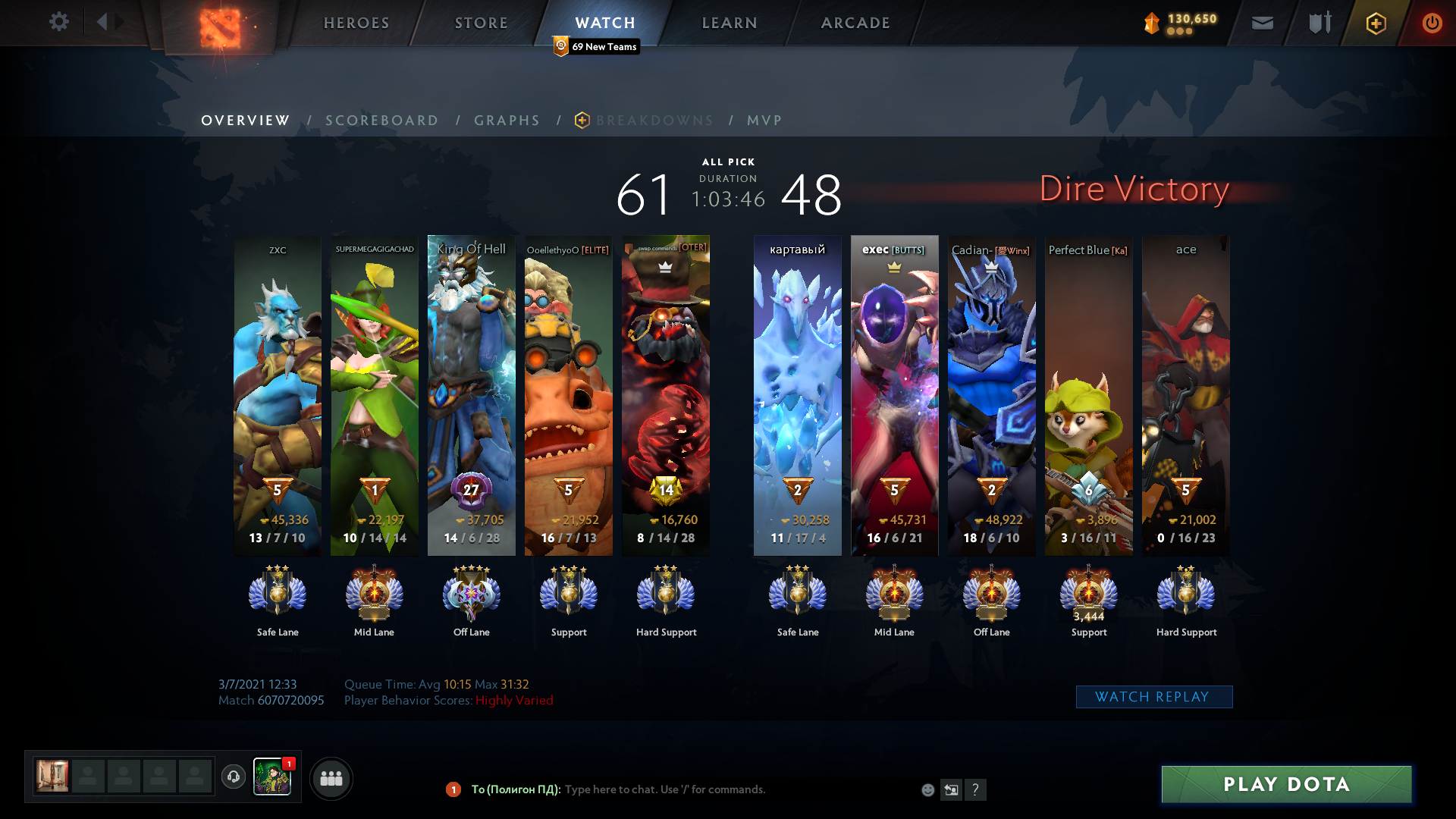This screenshot has height=819, width=1456.
Task: Open the emoticon picker in chat
Action: tap(927, 790)
